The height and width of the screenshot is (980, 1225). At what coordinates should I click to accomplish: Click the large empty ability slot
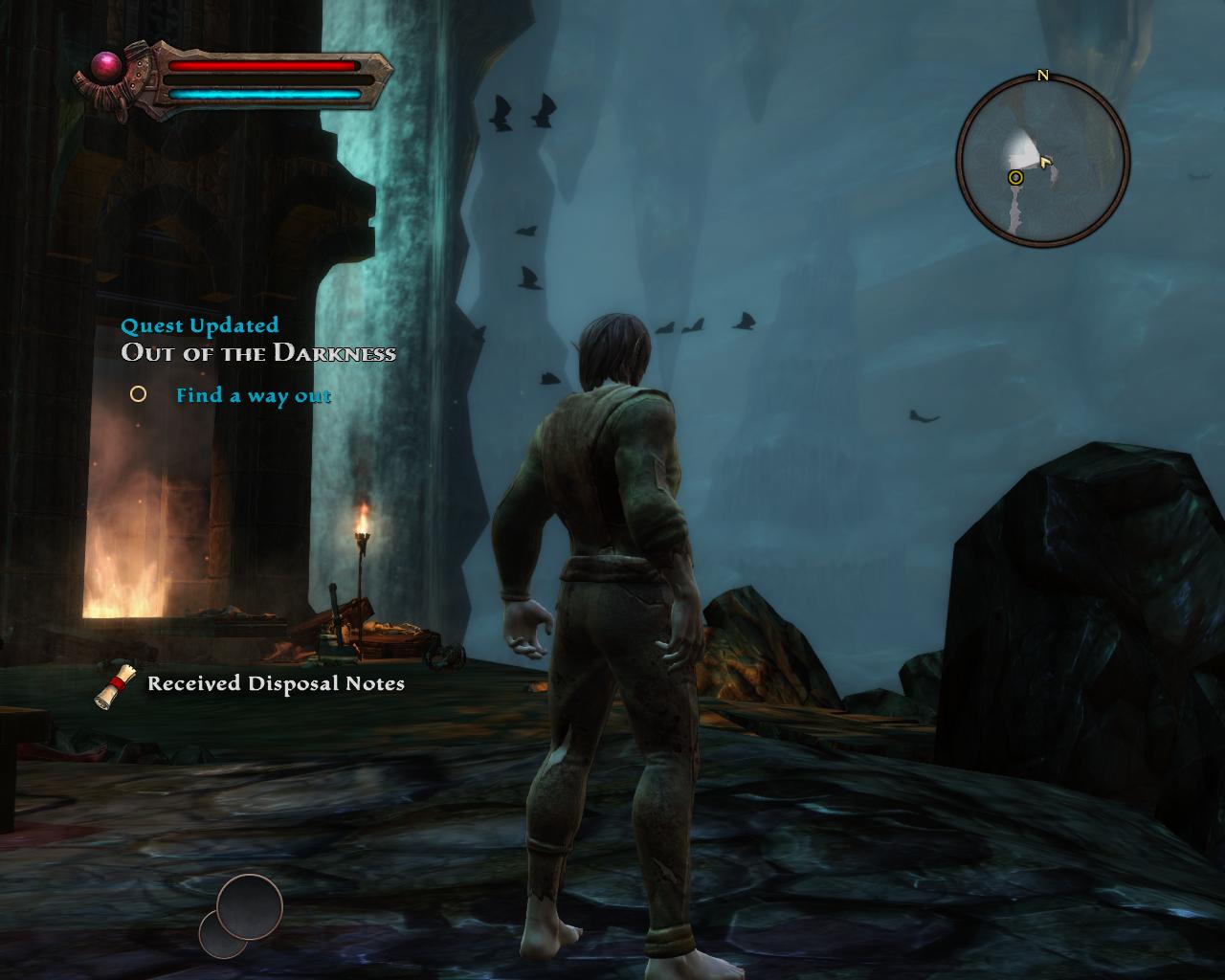point(250,906)
